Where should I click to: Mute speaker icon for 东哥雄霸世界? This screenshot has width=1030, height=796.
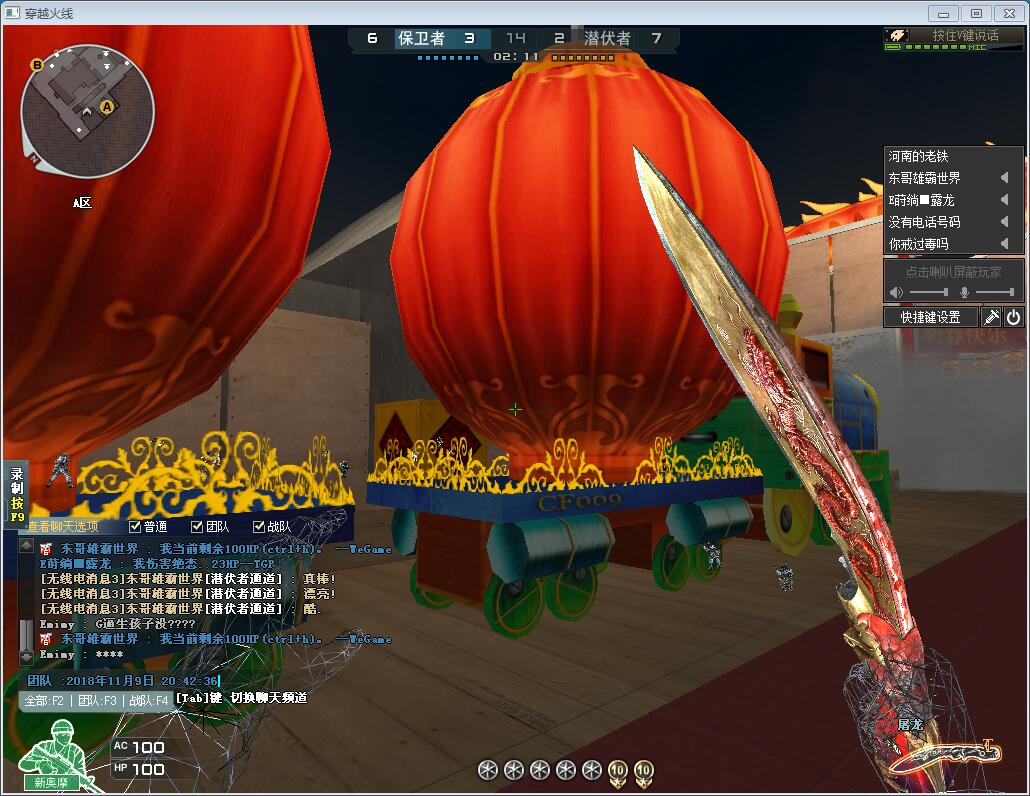click(1004, 178)
